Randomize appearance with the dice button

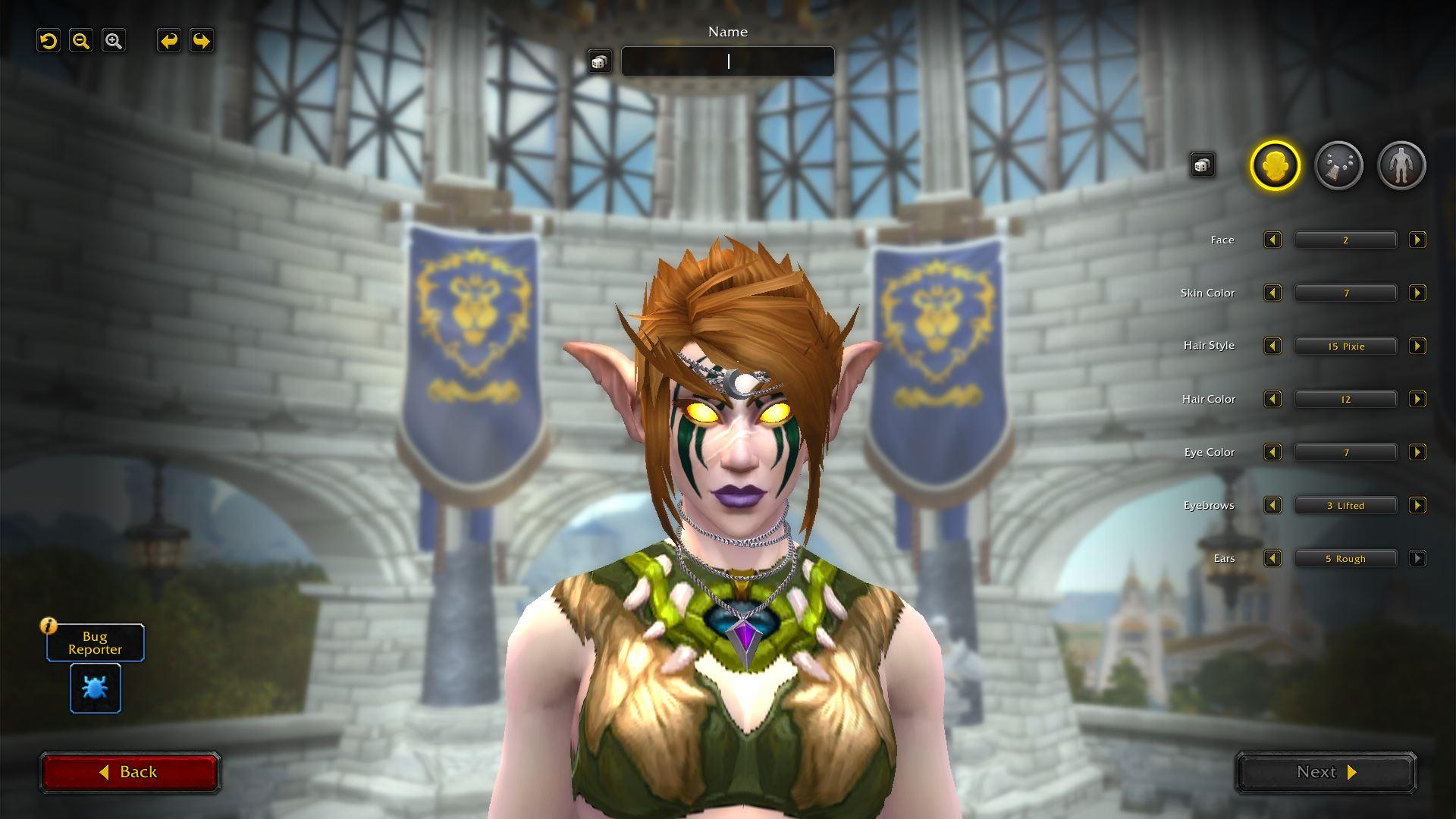1202,165
